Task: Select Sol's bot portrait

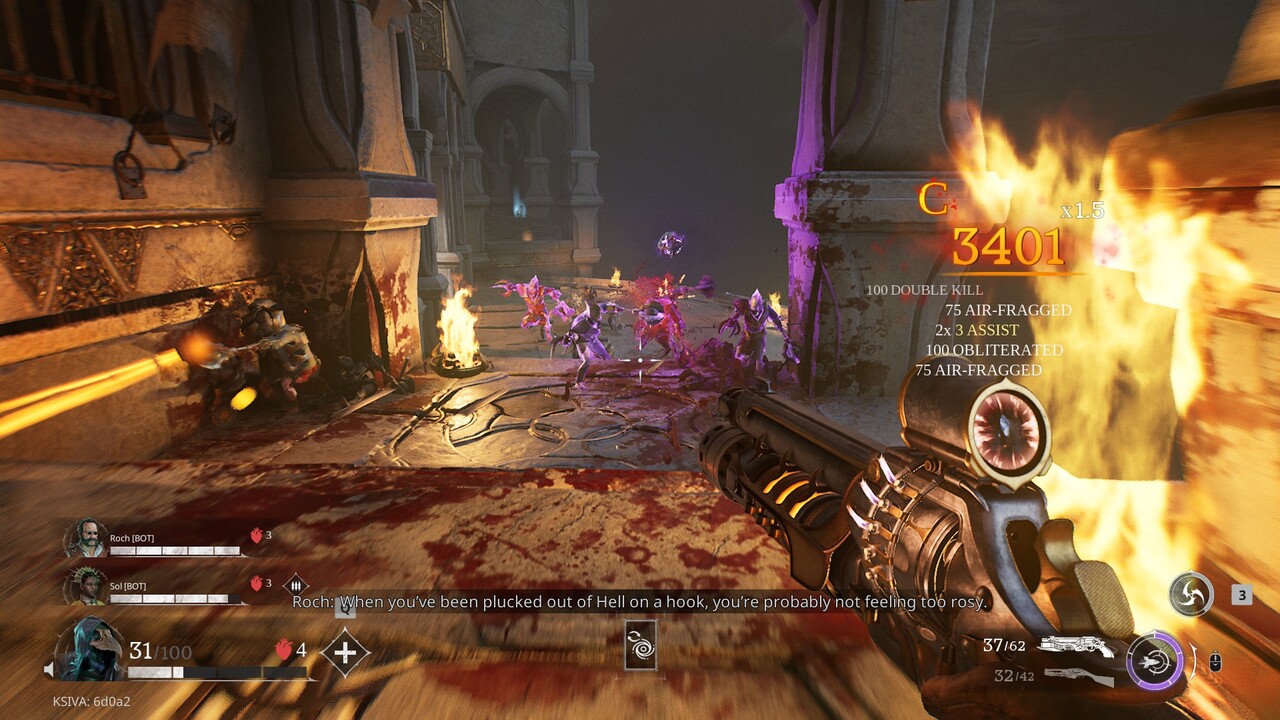Action: [86, 586]
